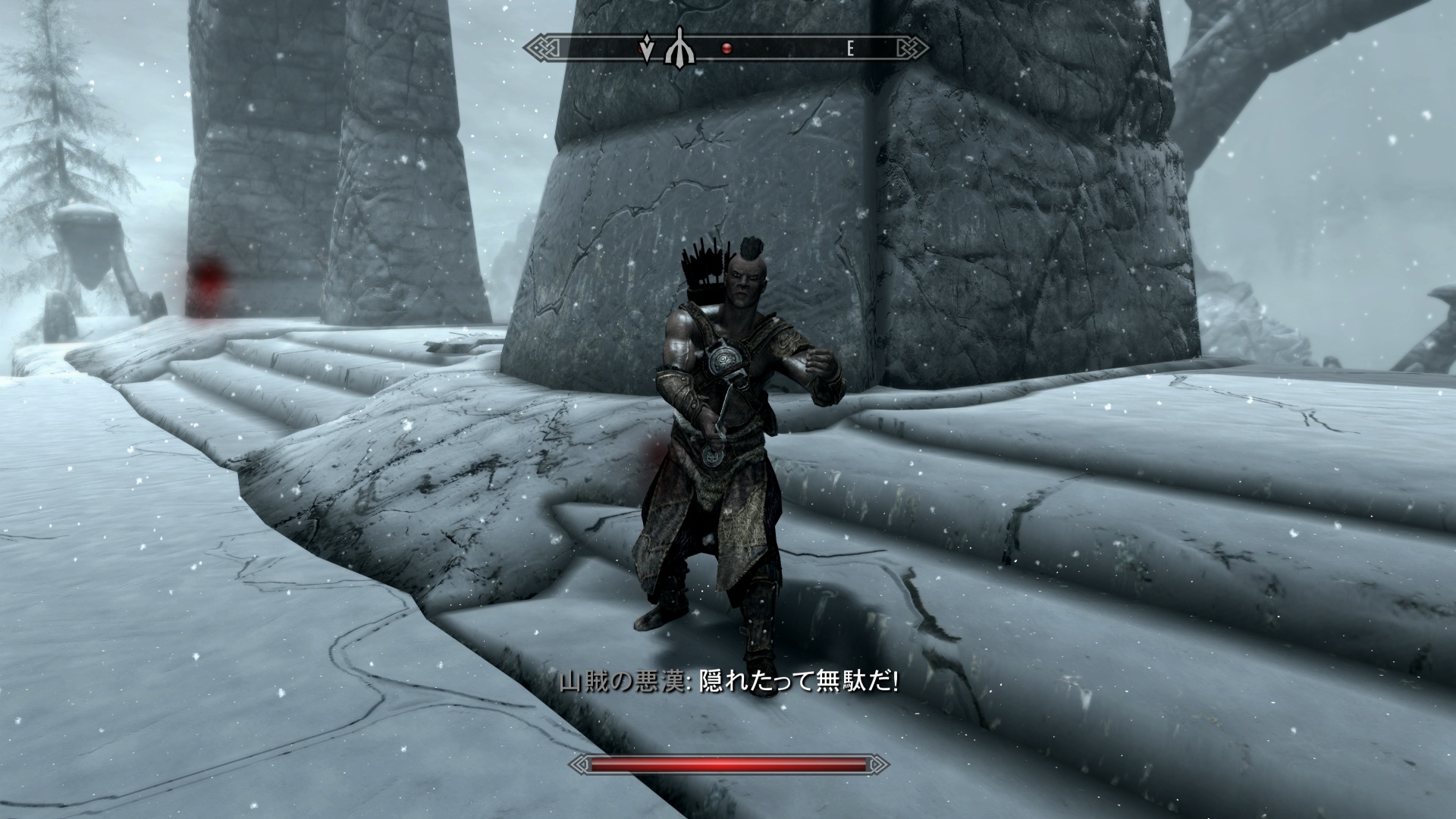This screenshot has height=819, width=1456.
Task: Click the East "E" indicator on the compass
Action: [x=850, y=49]
